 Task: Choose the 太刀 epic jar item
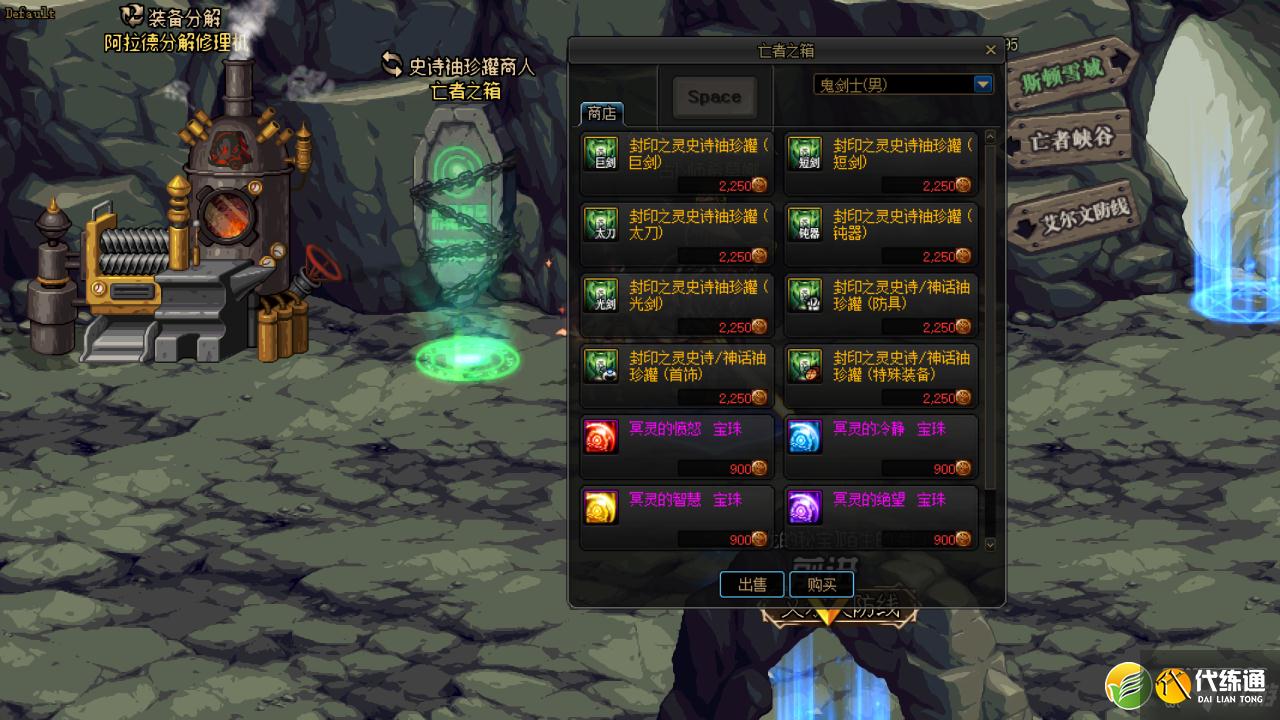pyautogui.click(x=676, y=235)
